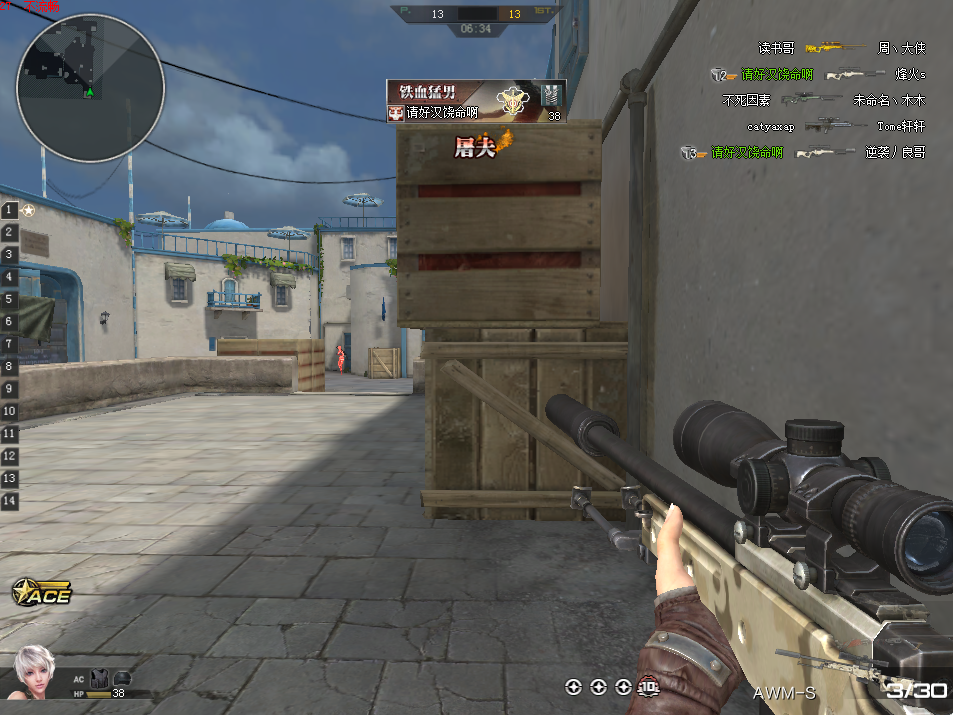The image size is (953, 715).
Task: Select the skull kill-streak medal marked 10
Action: point(649,687)
